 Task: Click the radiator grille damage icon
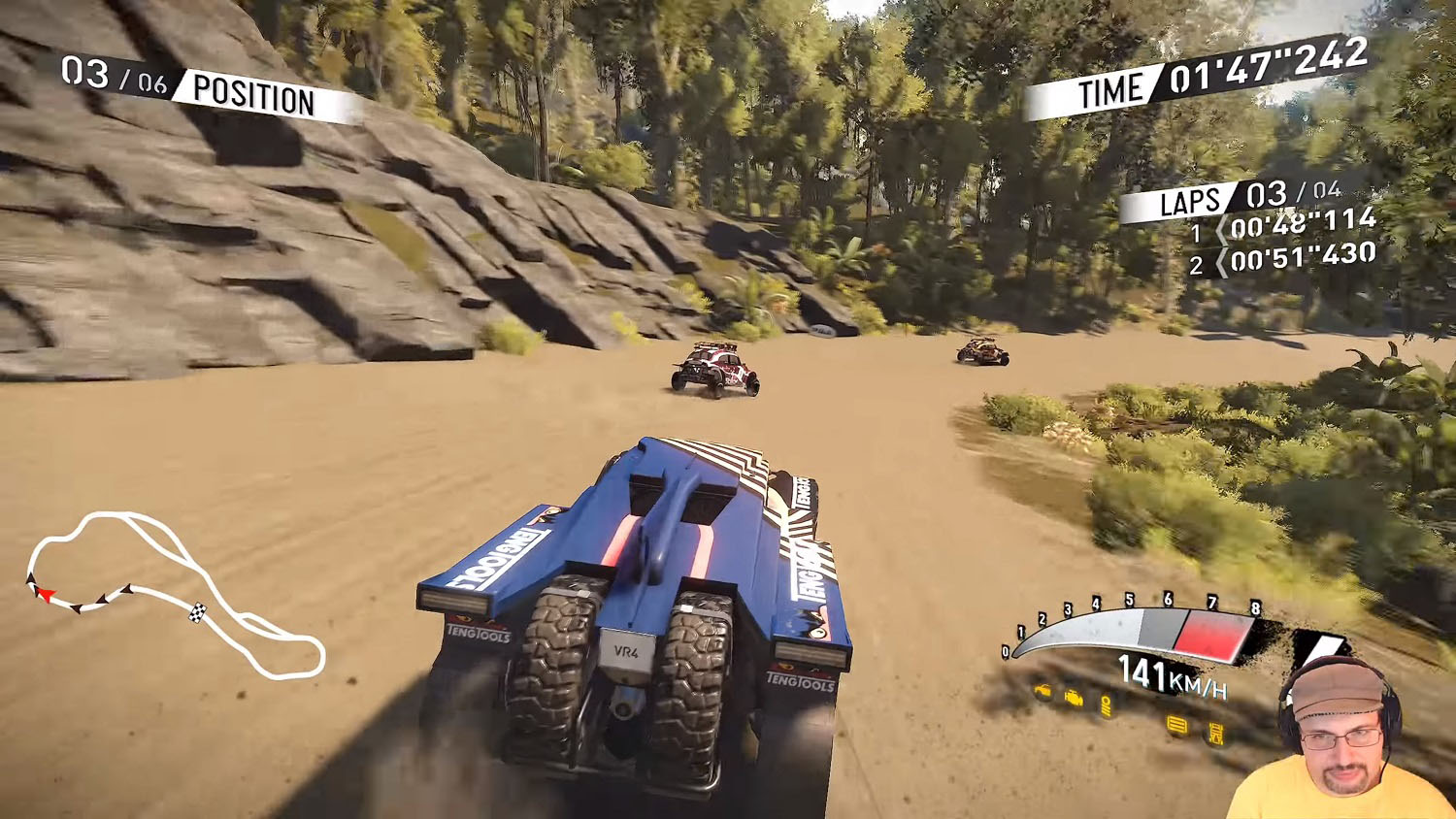(x=1176, y=724)
